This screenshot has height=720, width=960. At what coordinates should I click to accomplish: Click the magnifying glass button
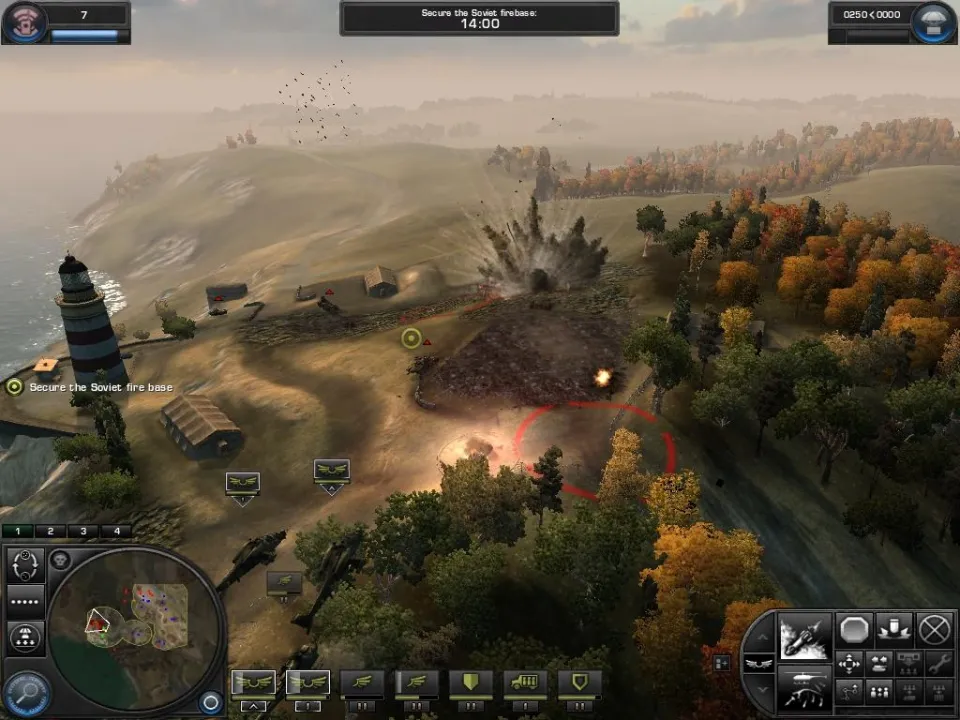pyautogui.click(x=27, y=690)
